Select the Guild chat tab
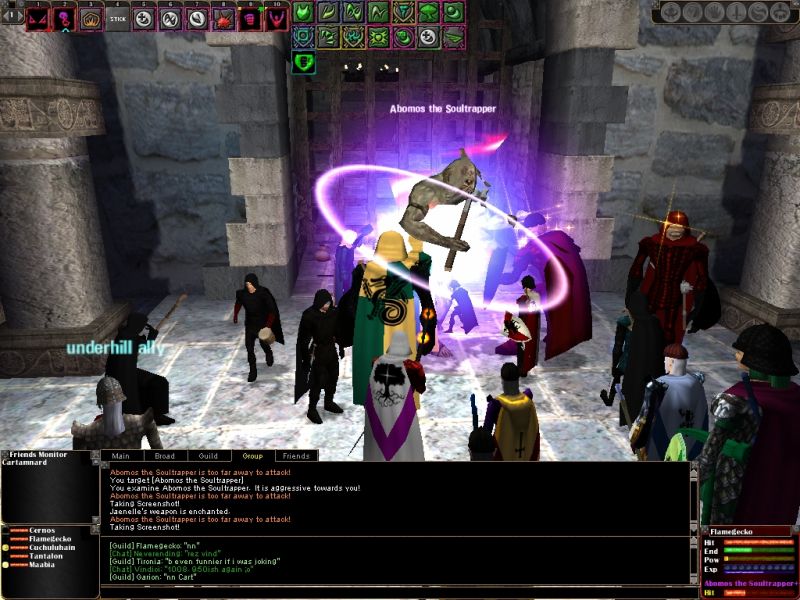The image size is (800, 600). coord(208,456)
